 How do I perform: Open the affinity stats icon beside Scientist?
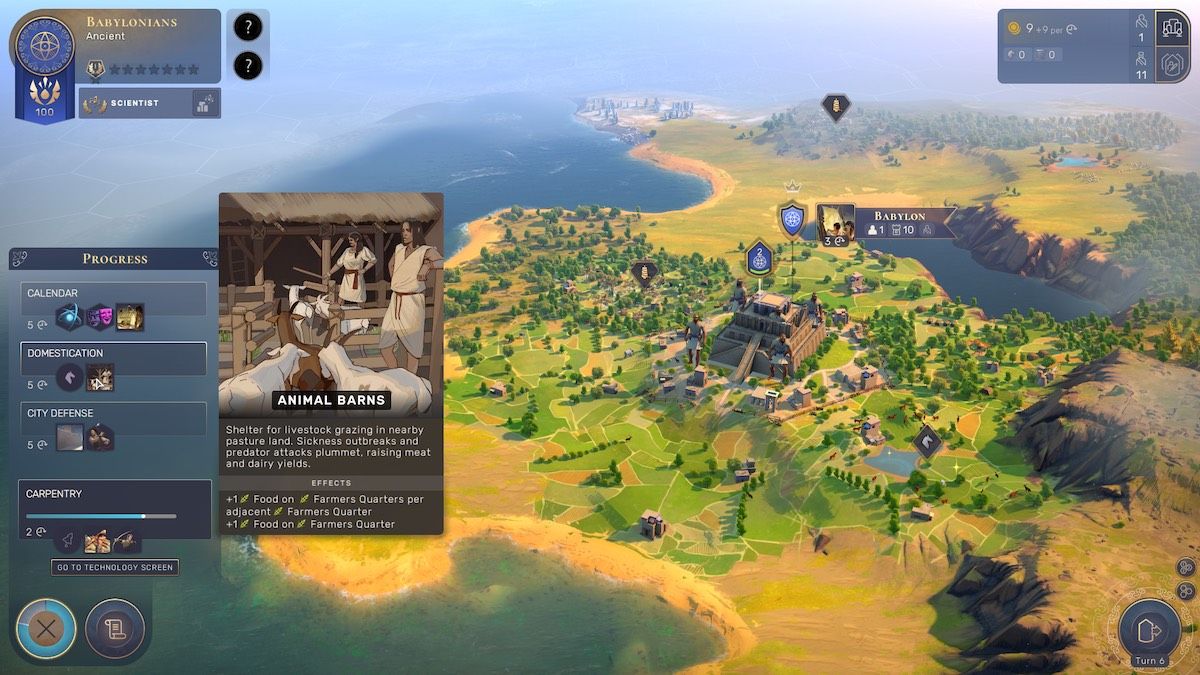[206, 103]
